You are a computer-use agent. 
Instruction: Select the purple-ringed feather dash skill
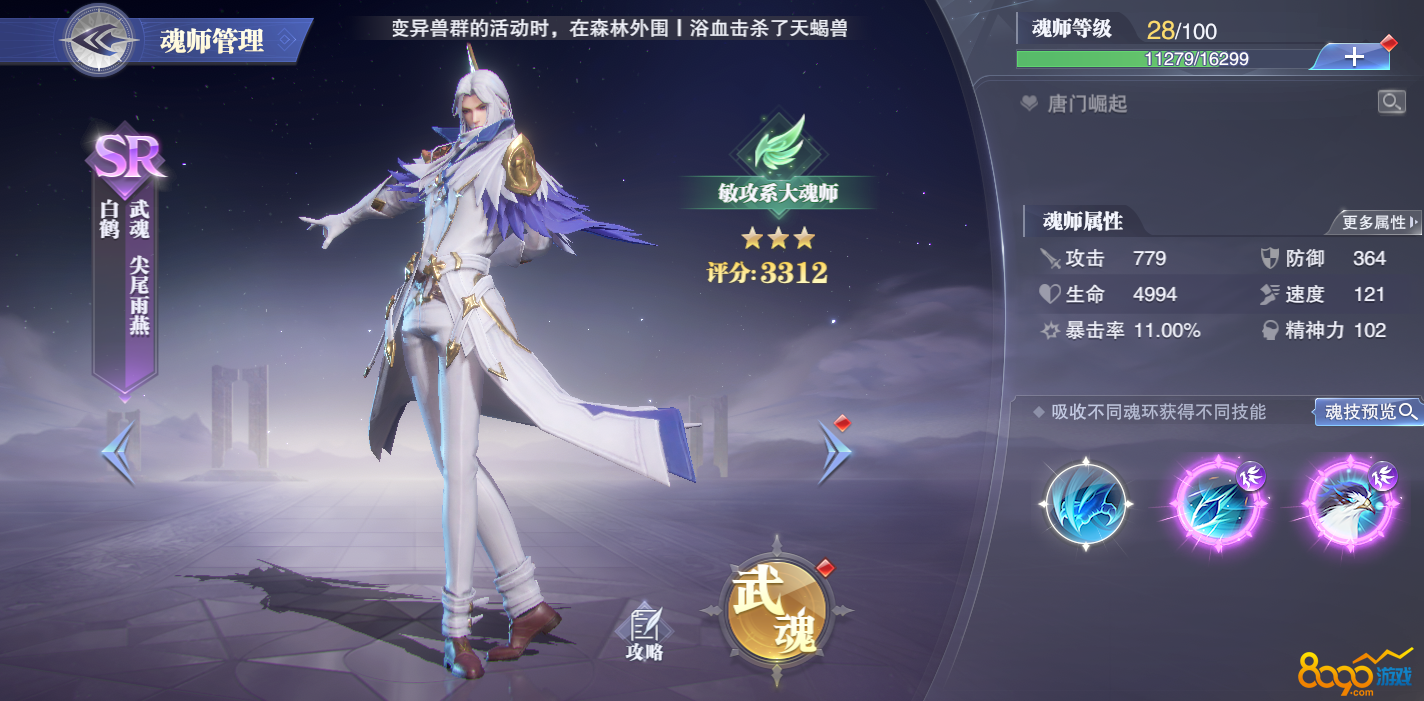tap(1220, 504)
